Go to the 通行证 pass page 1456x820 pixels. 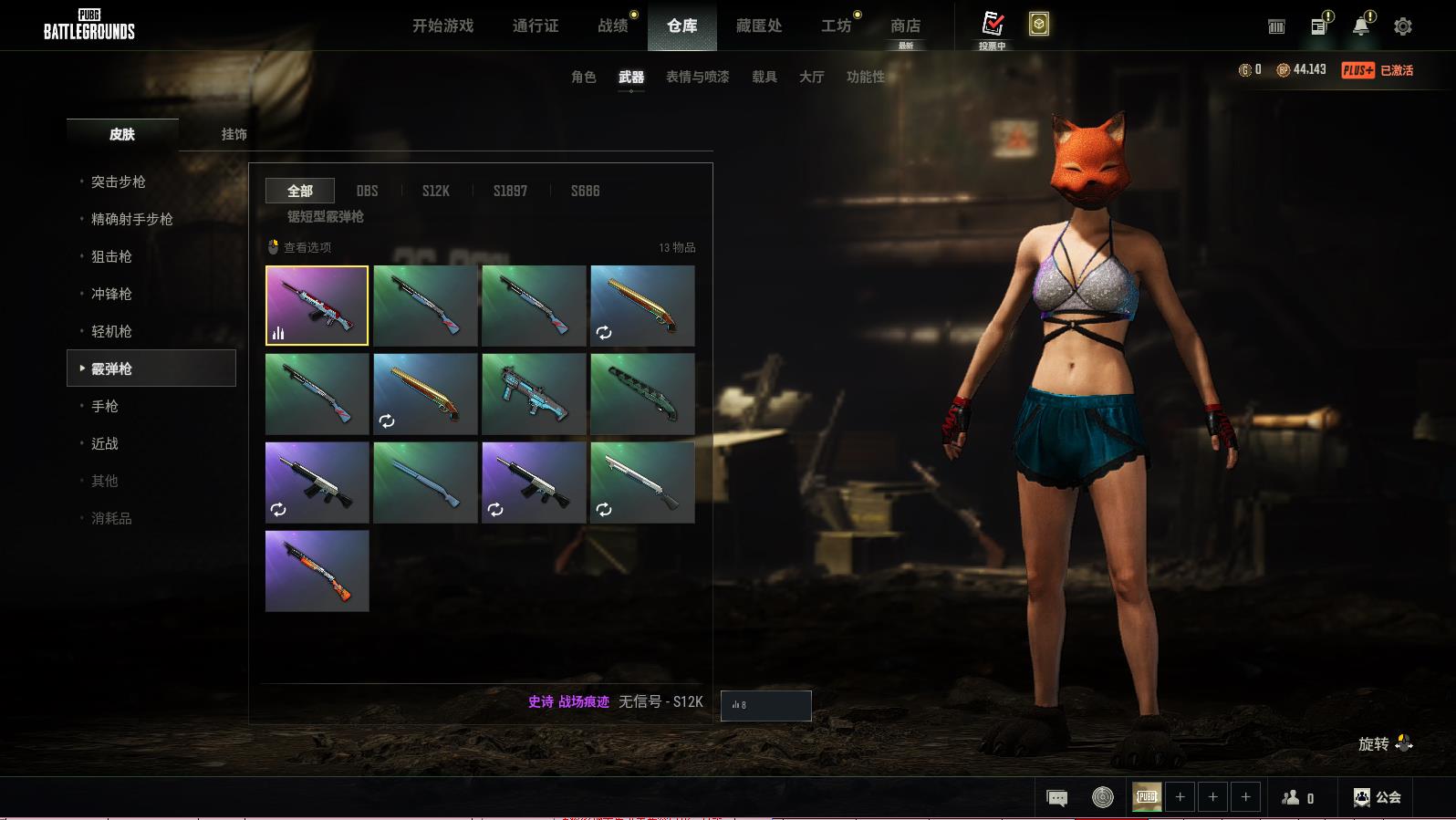point(536,26)
